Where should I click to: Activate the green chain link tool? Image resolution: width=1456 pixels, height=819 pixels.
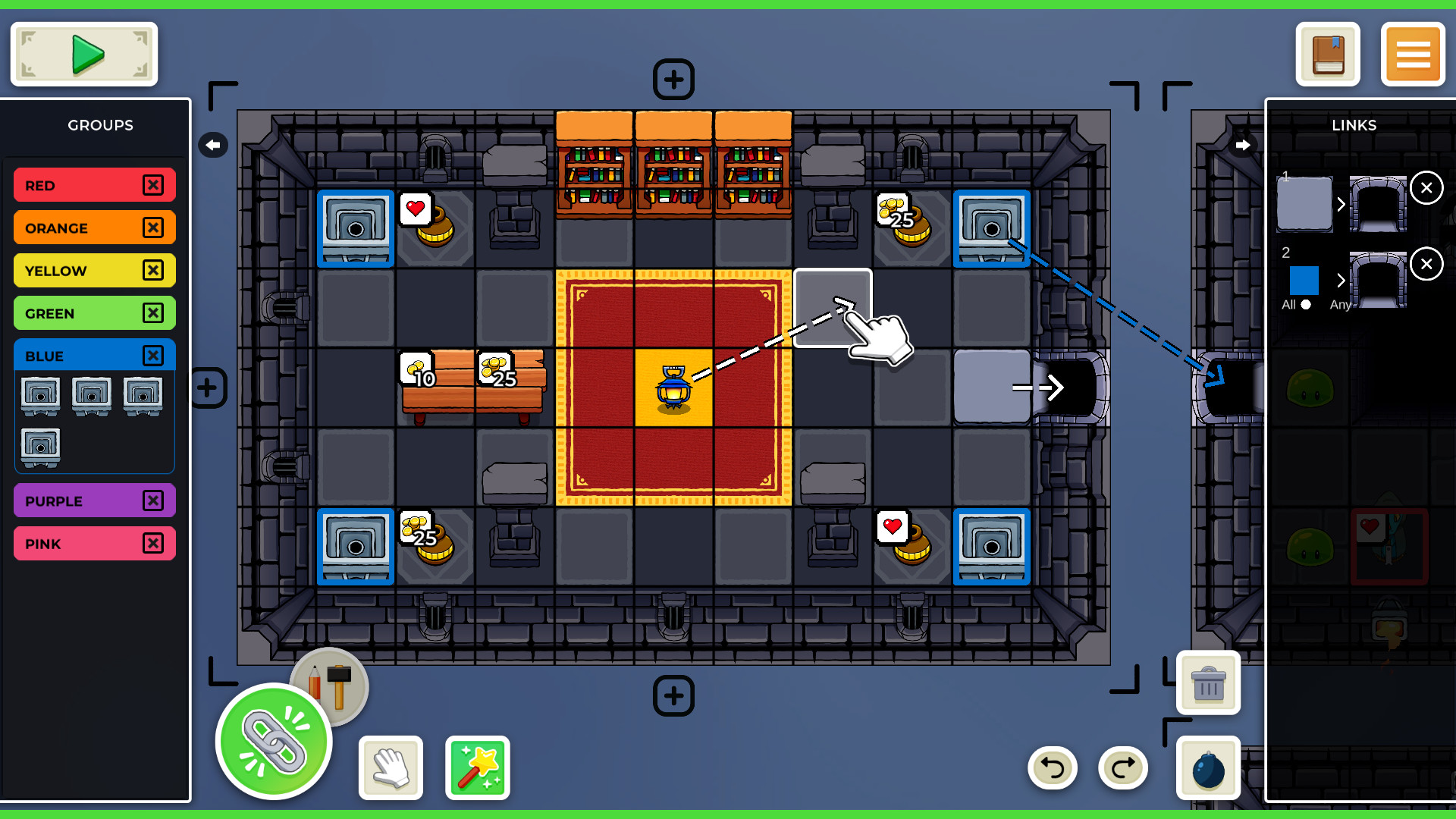274,742
